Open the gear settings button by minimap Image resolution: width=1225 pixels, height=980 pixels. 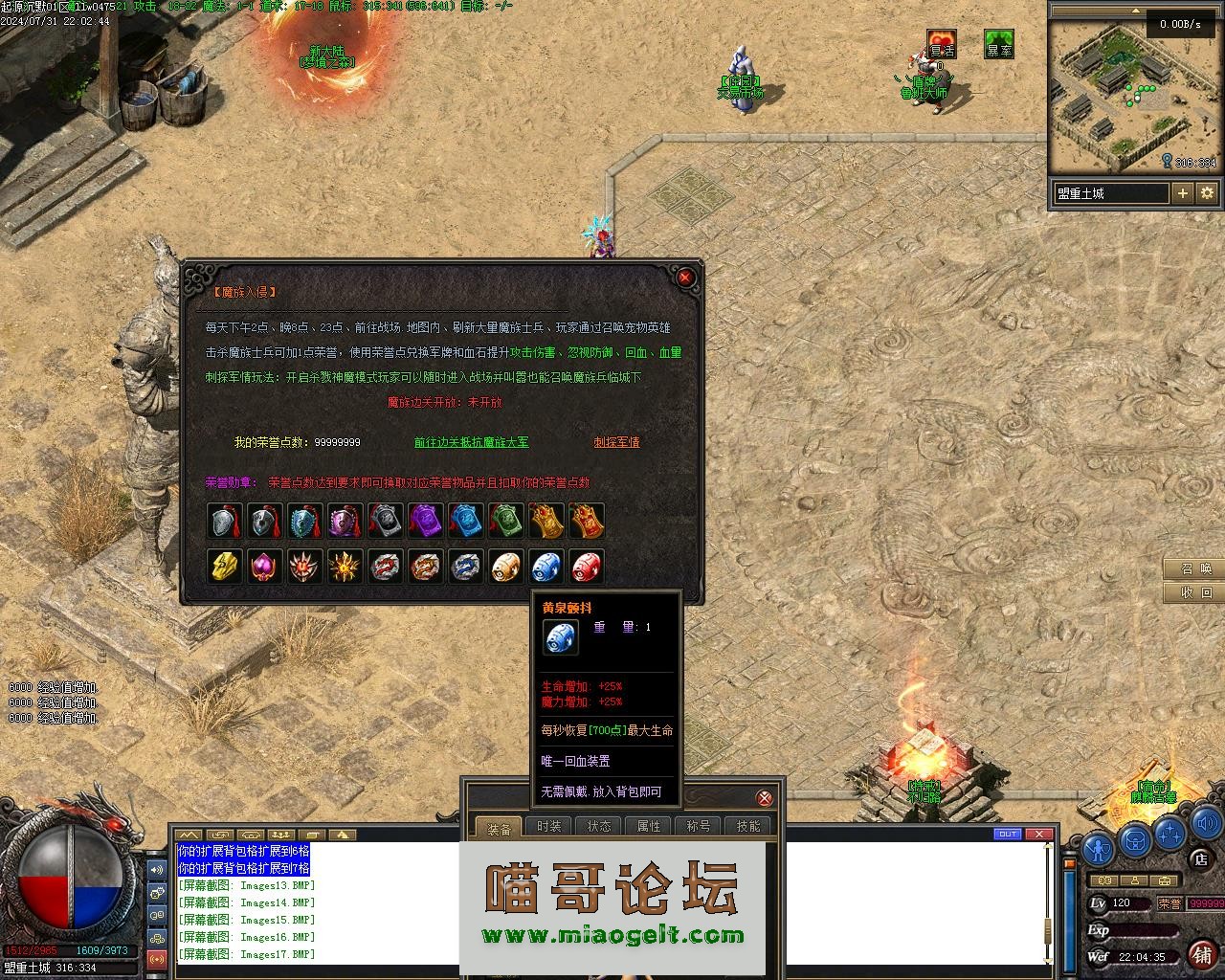tap(1207, 193)
